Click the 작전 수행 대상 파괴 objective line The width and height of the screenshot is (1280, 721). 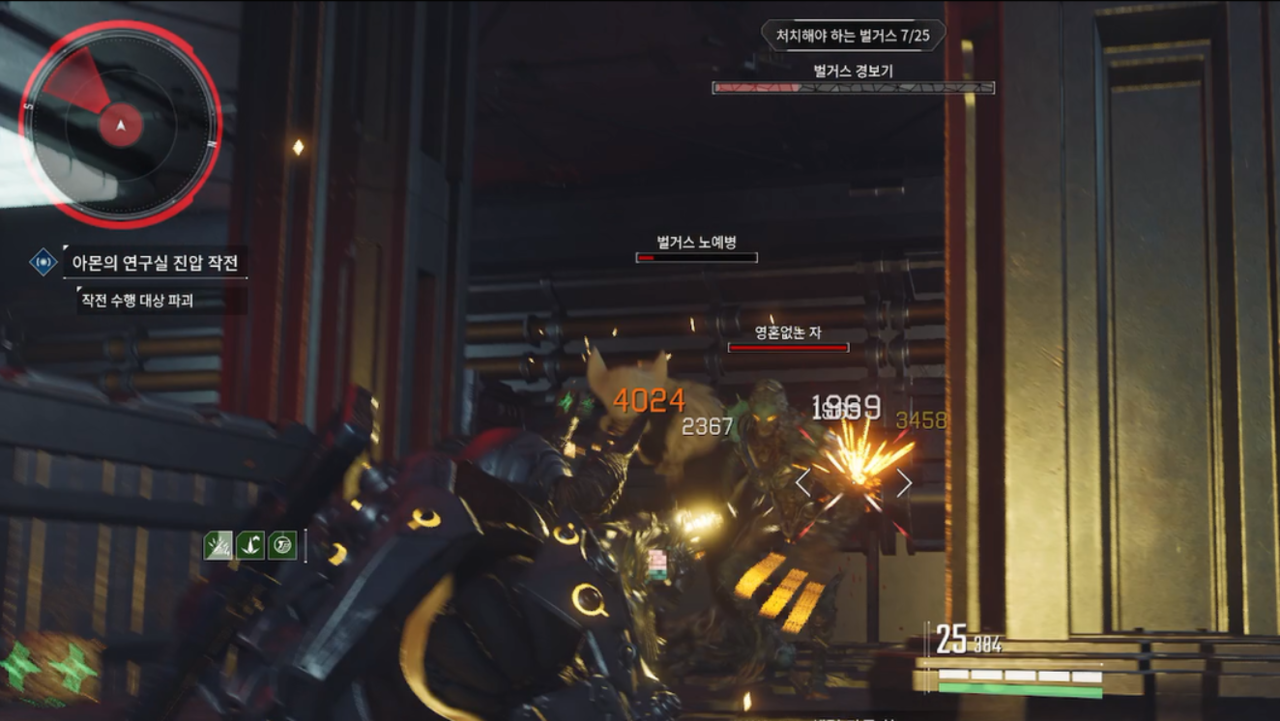150,299
